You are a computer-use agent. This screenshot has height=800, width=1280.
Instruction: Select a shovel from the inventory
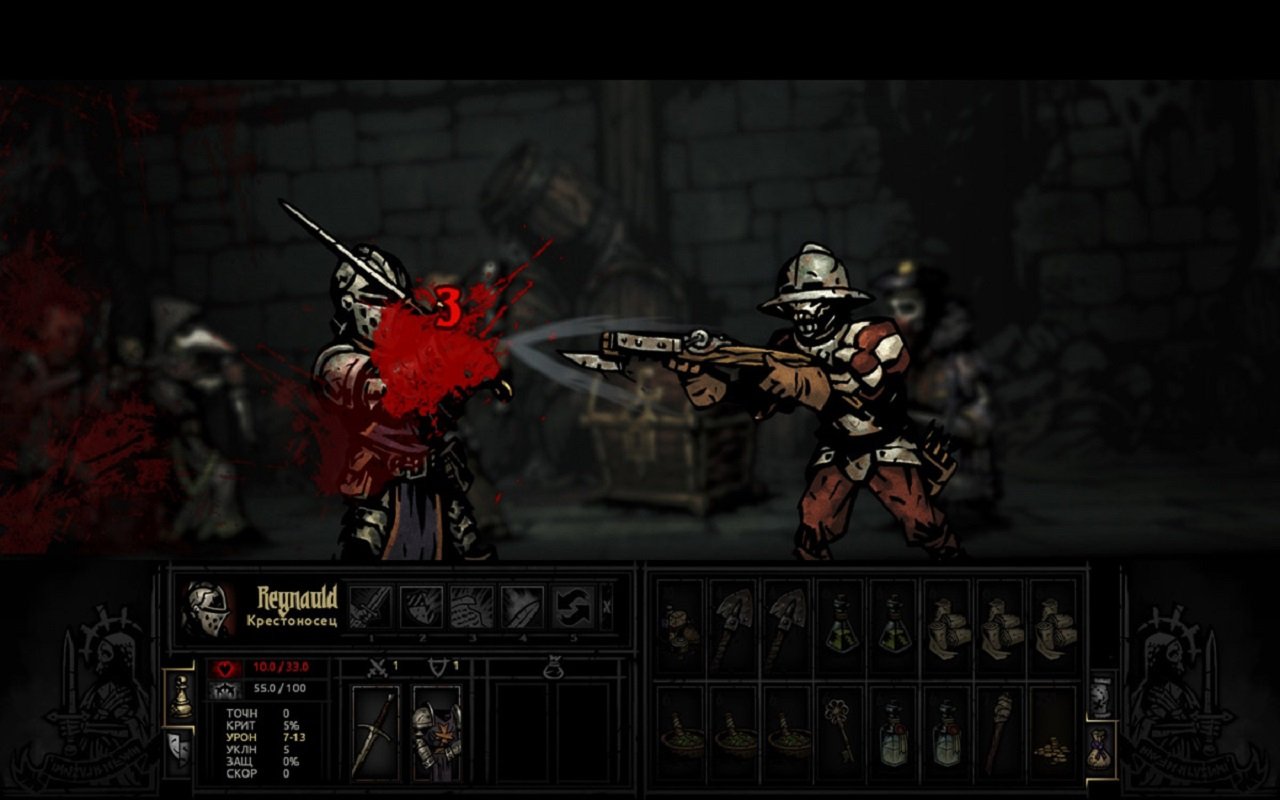[x=736, y=625]
